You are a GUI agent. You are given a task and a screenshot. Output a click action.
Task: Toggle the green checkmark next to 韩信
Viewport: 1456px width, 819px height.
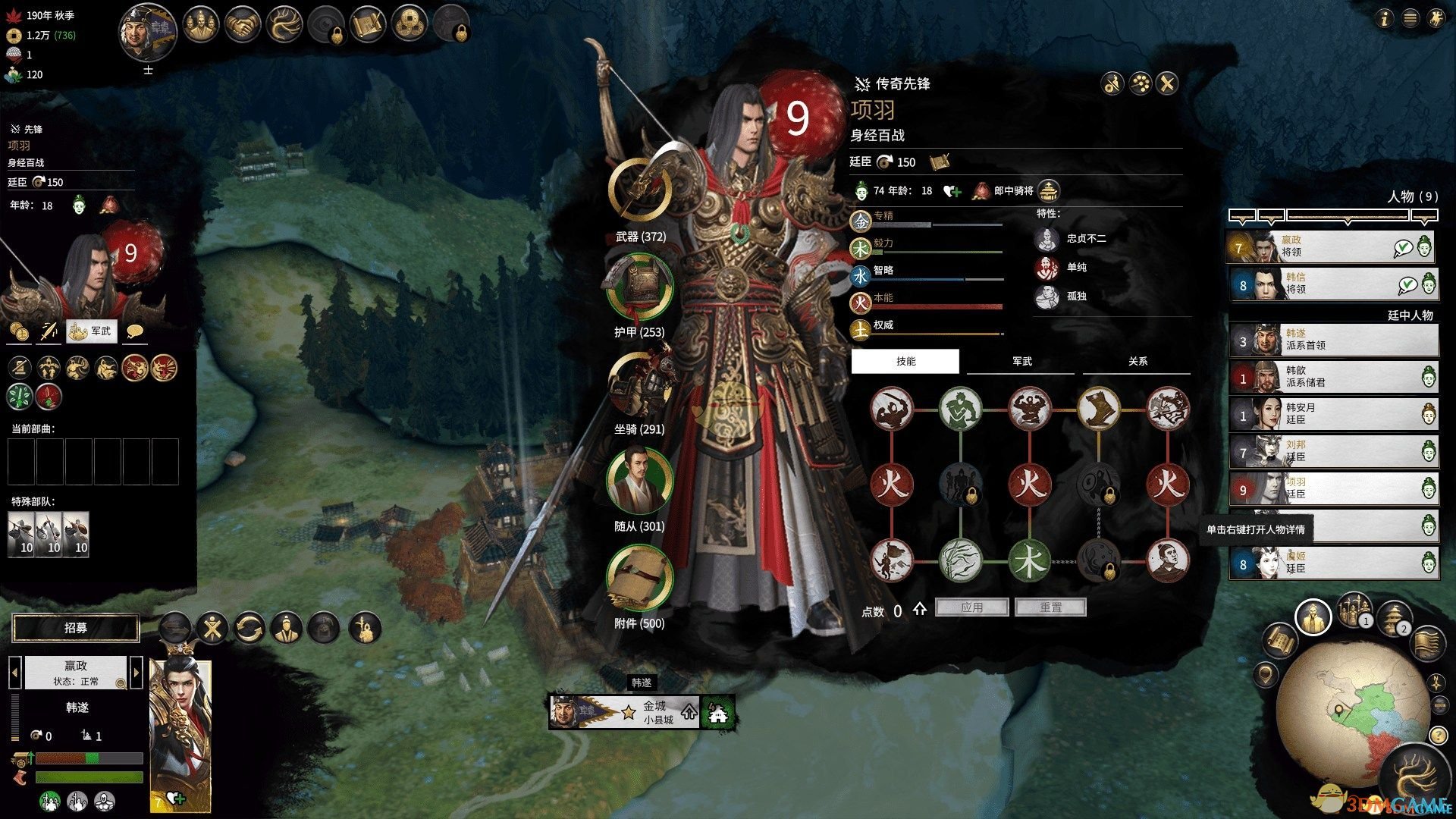click(1406, 284)
